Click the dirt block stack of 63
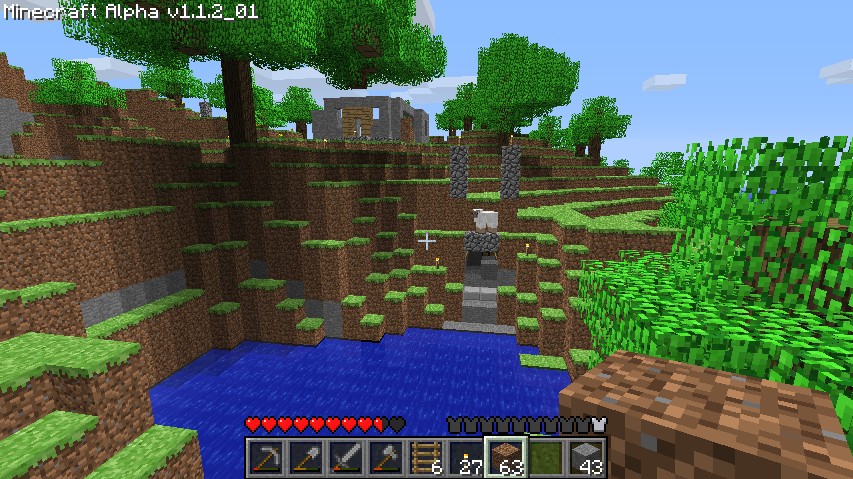Image resolution: width=853 pixels, height=479 pixels. (x=505, y=458)
